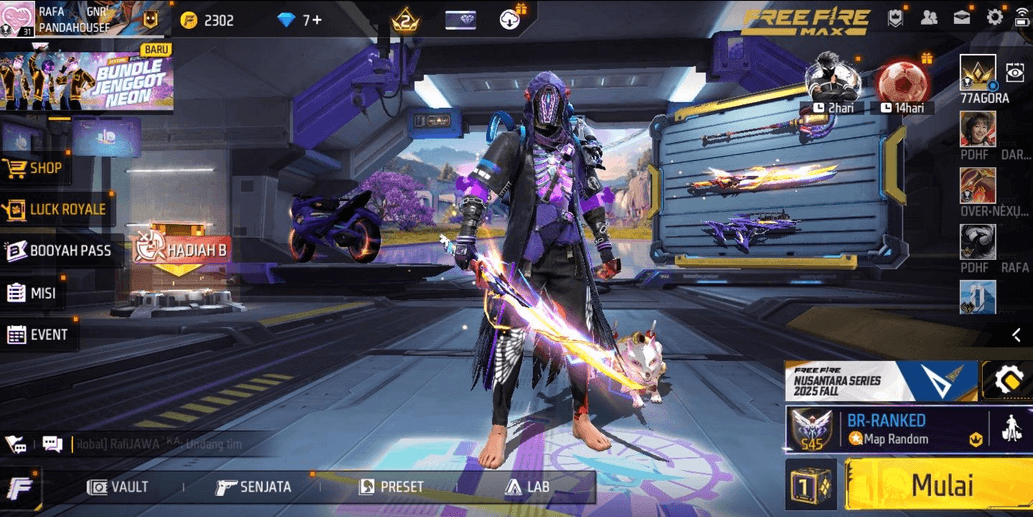View the Bundle Jenggot Neon banner
1033x517 pixels.
87,78
